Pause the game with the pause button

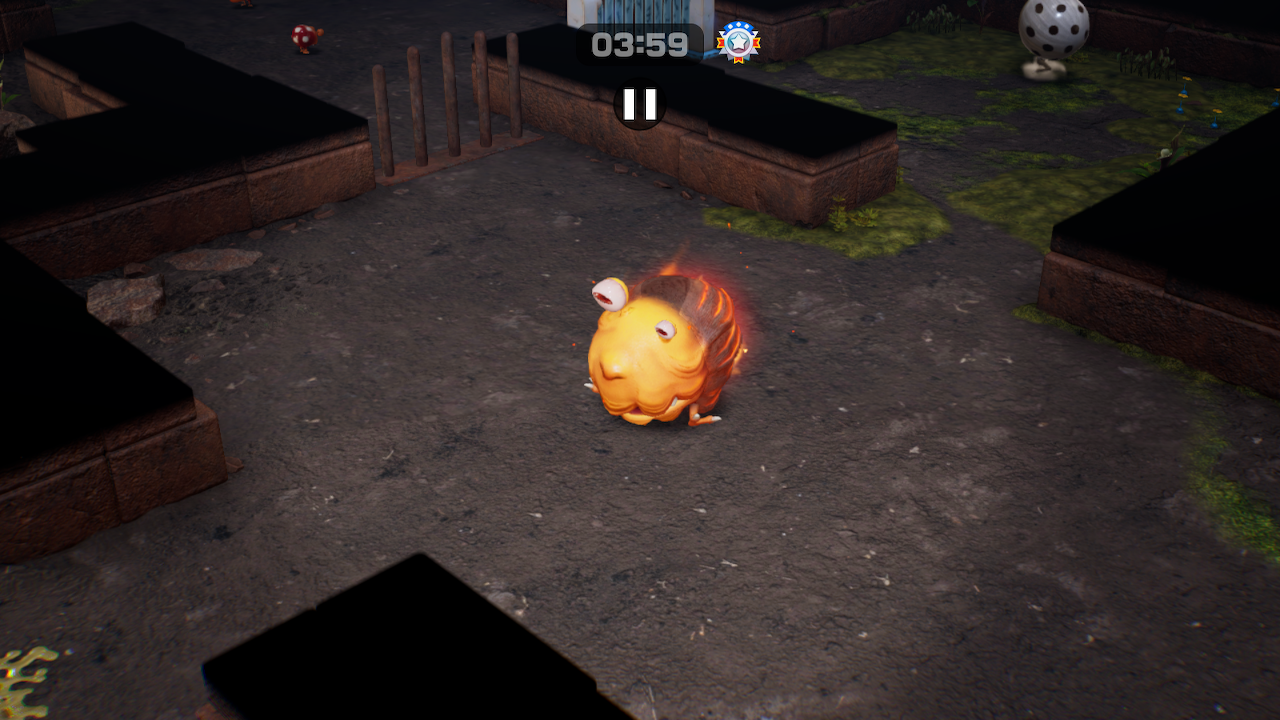[640, 104]
